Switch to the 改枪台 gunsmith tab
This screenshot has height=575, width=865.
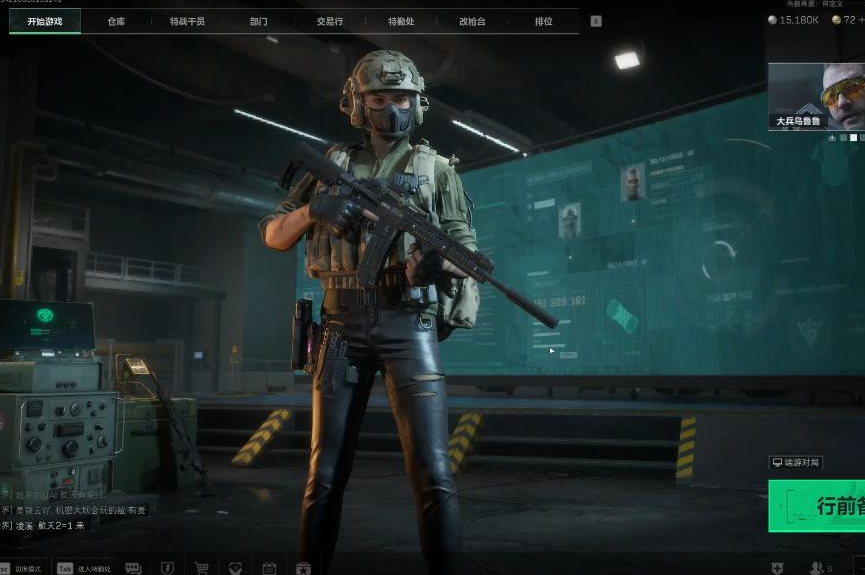(x=472, y=21)
